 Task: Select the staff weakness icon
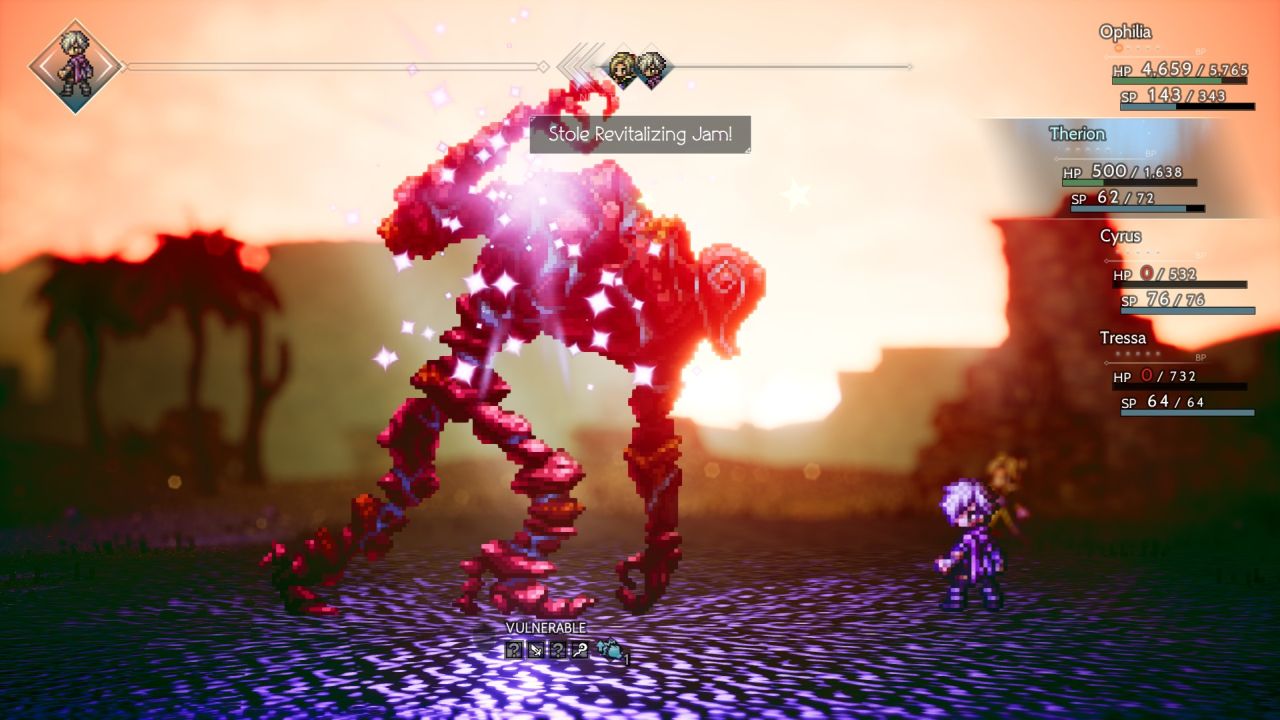click(580, 650)
